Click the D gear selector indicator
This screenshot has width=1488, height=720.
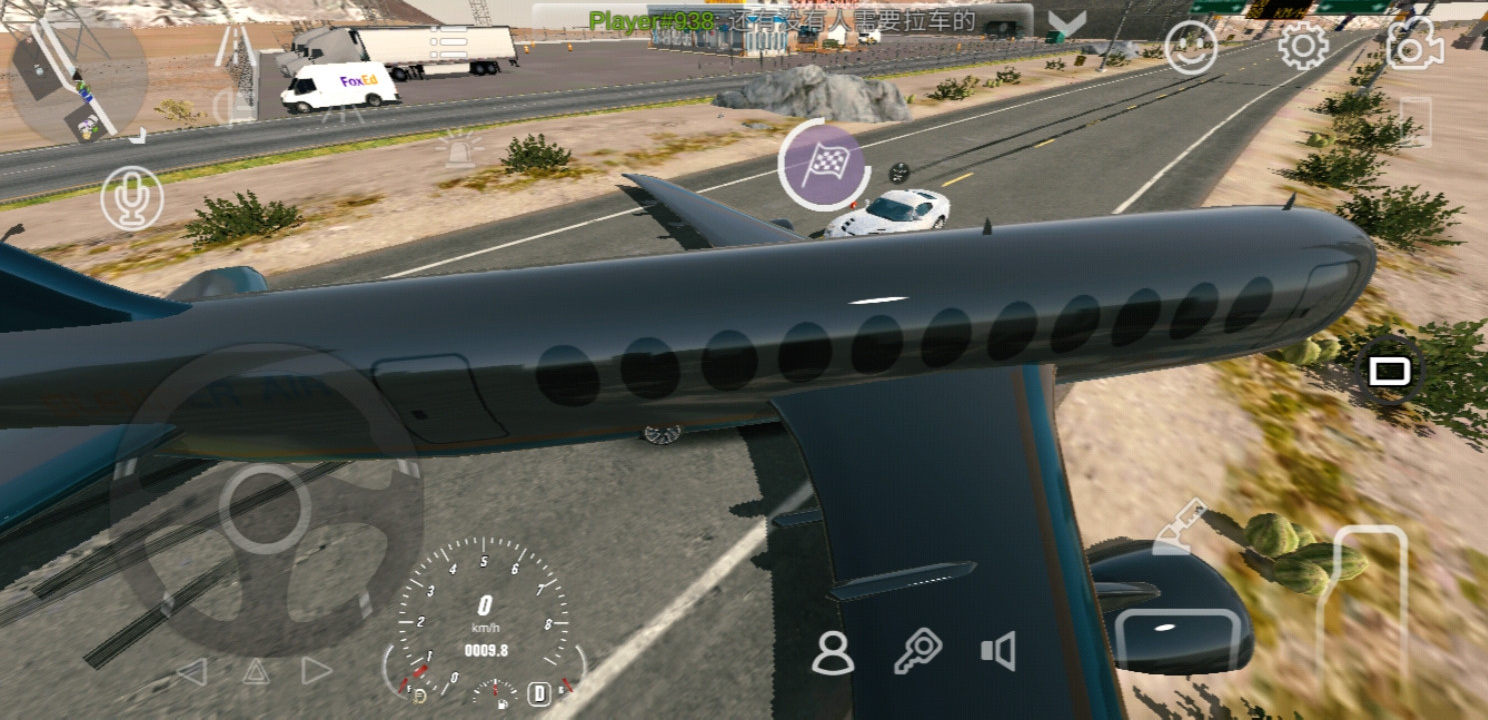tap(539, 692)
